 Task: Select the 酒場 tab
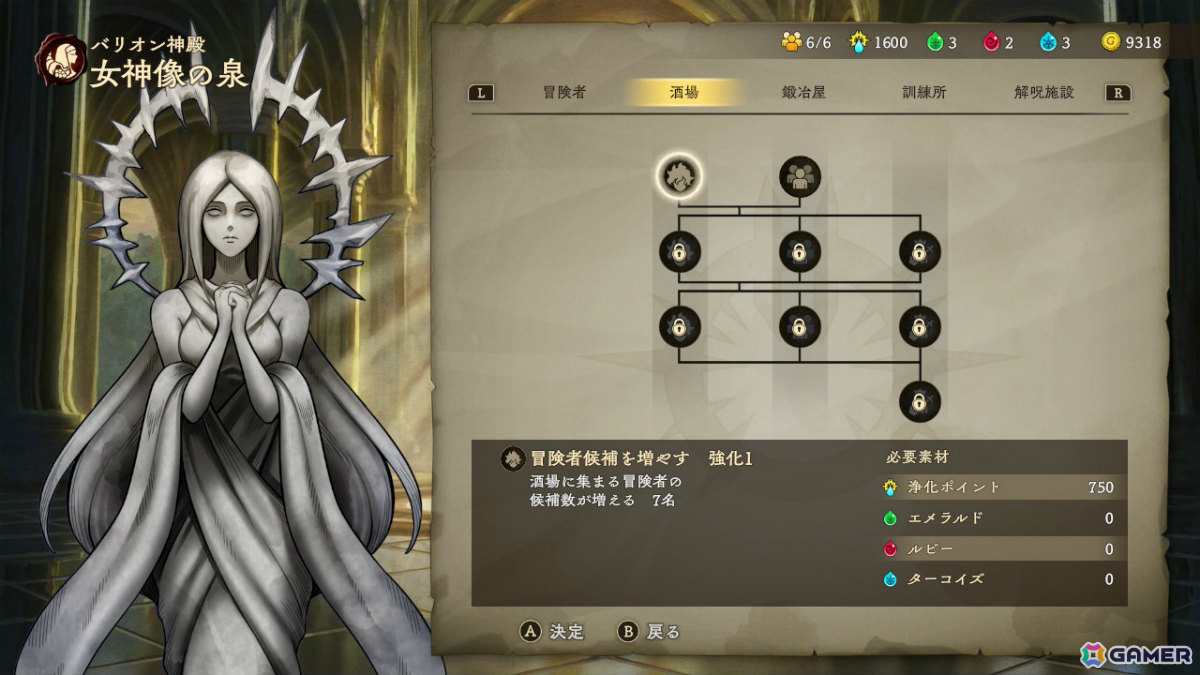(684, 93)
